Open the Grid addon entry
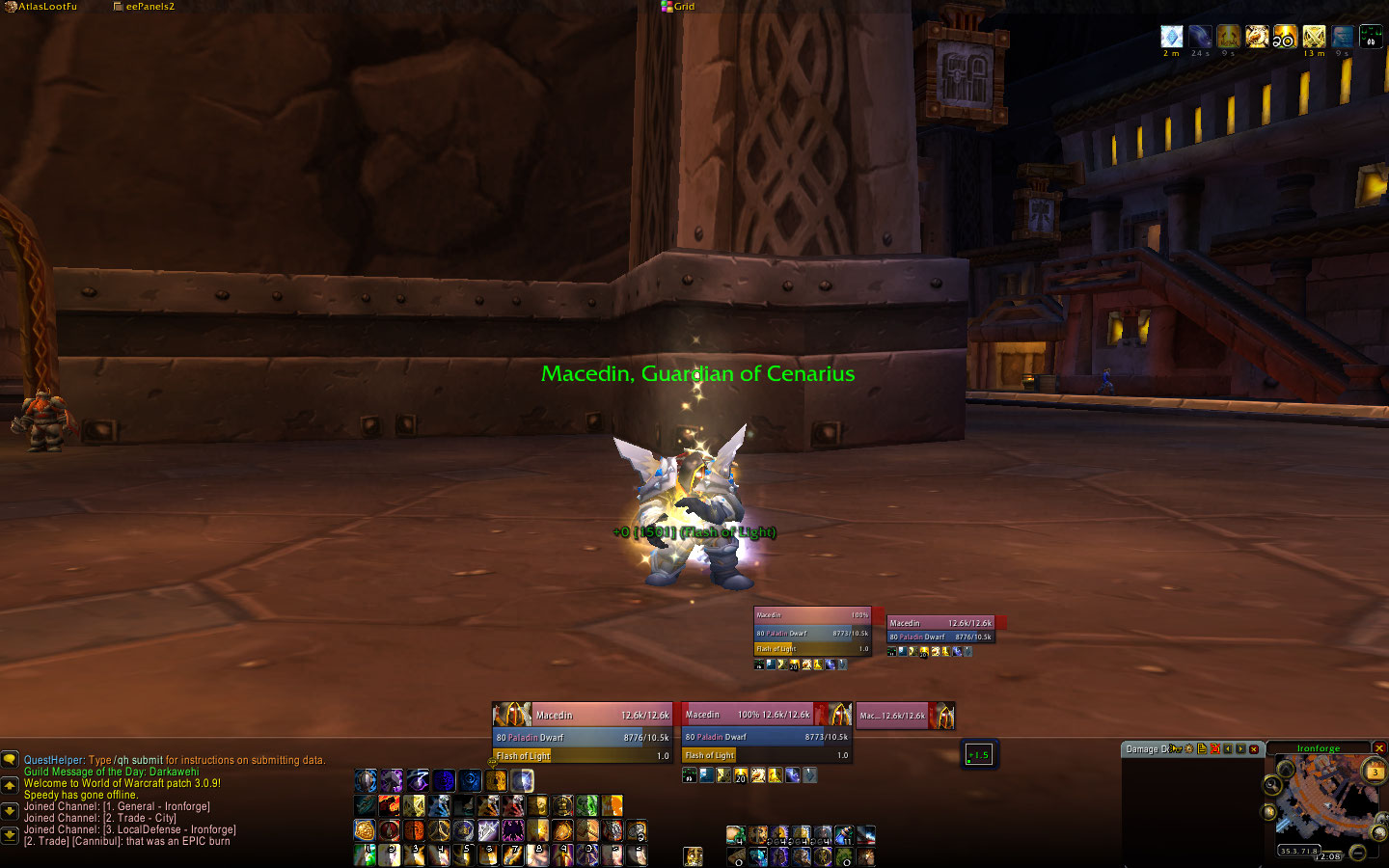This screenshot has height=868, width=1389. pyautogui.click(x=683, y=7)
